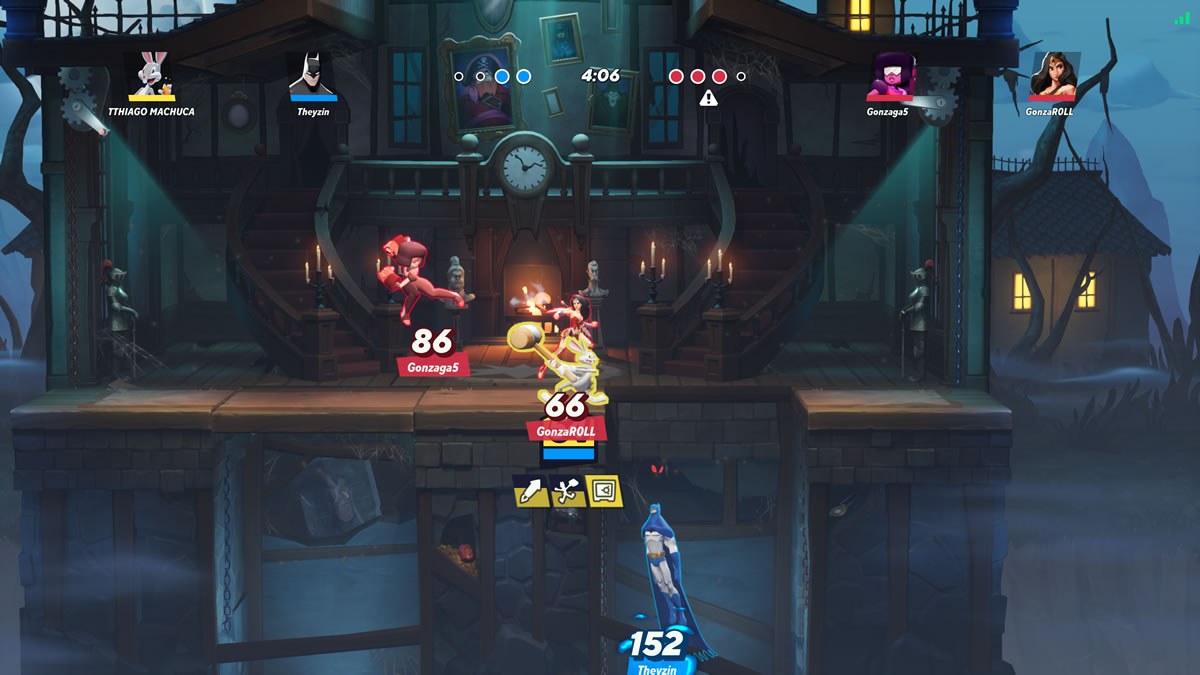1200x675 pixels.
Task: Select TTHIAGO MACHUCA's Bugs Bunny portrait
Action: (x=153, y=73)
